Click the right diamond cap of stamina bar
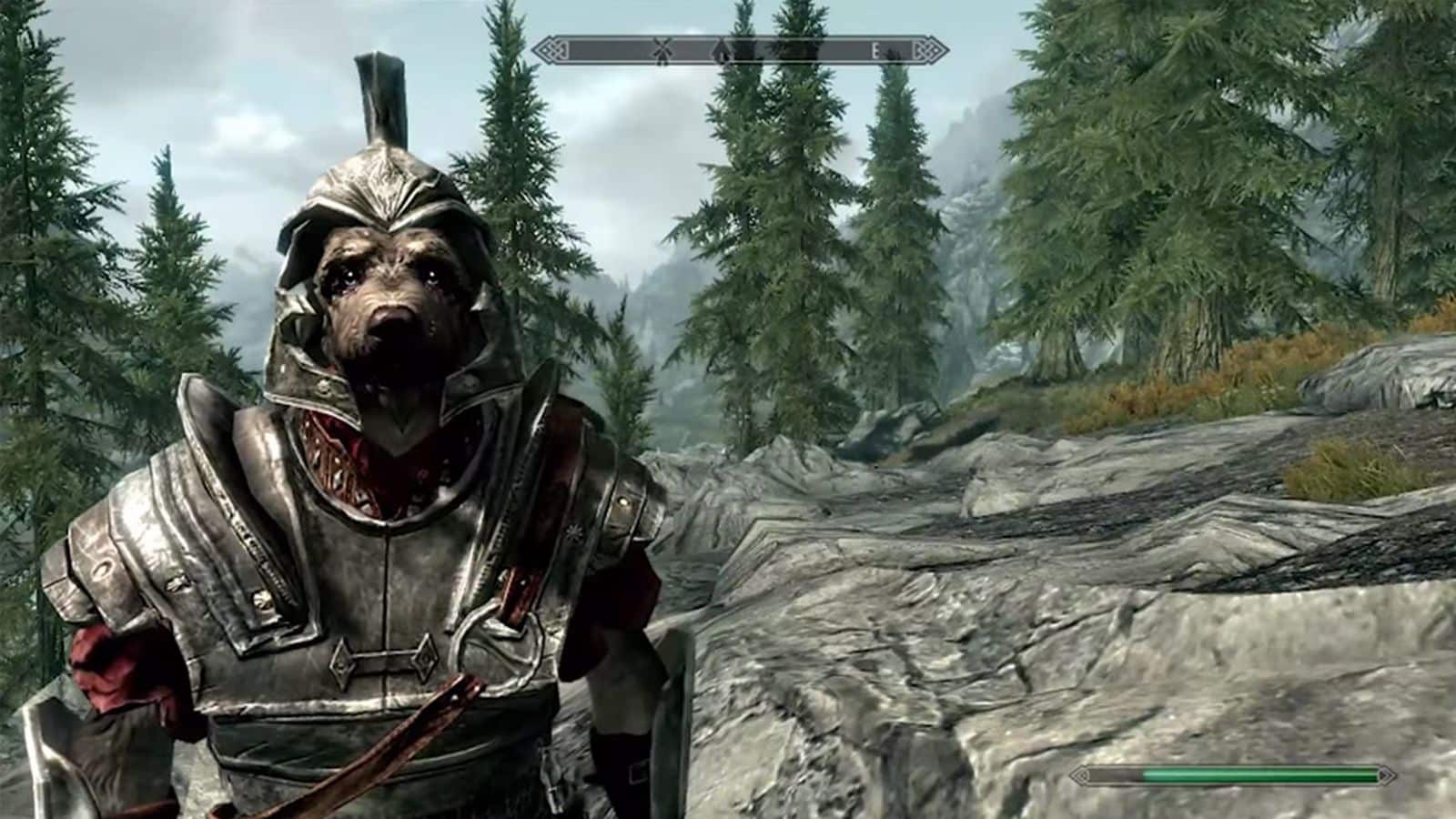Image resolution: width=1456 pixels, height=819 pixels. pyautogui.click(x=1386, y=774)
